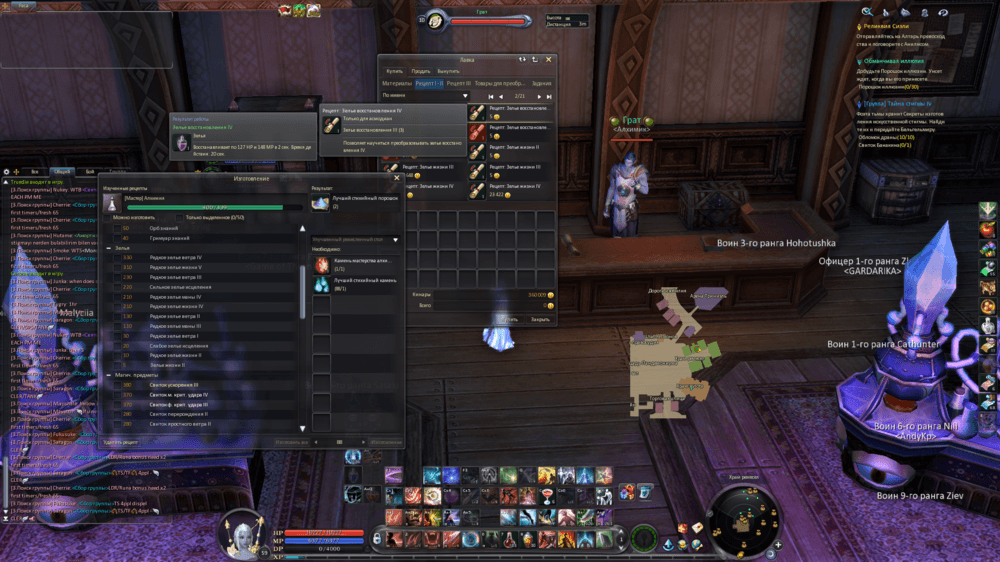Screen dimensions: 1000x562
Task: Select the Реликвия Сиэли quest in tracker
Action: click(889, 25)
